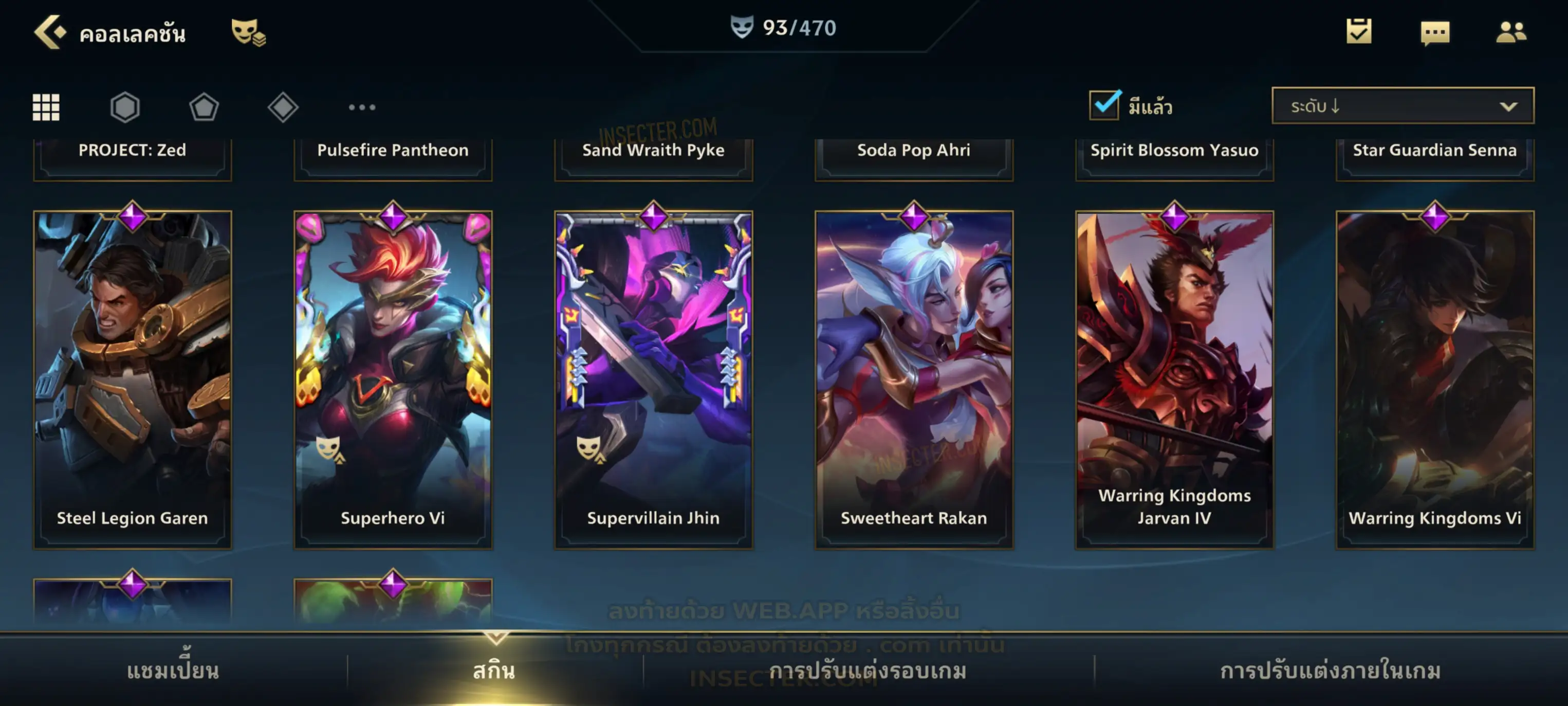The image size is (1568, 706).
Task: Toggle the มีแล้ว owned checkbox
Action: (1104, 105)
